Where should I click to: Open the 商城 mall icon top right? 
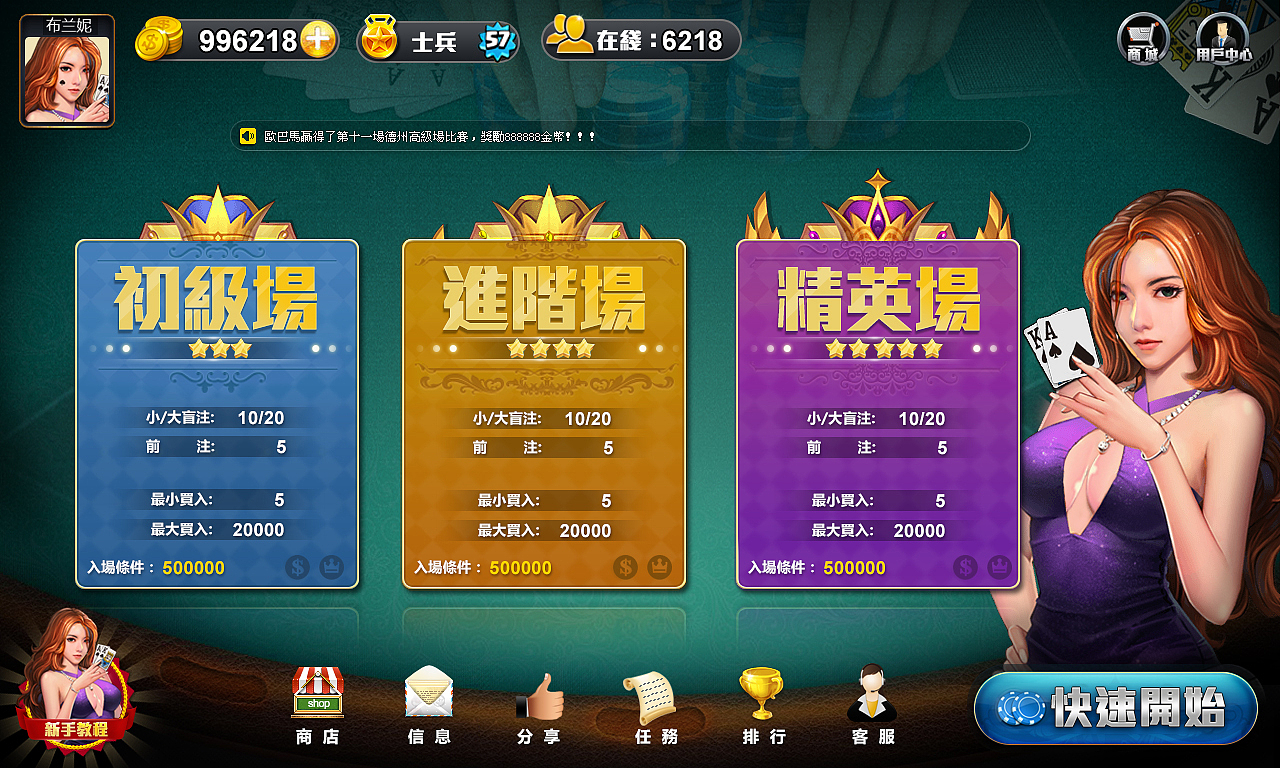(x=1141, y=38)
